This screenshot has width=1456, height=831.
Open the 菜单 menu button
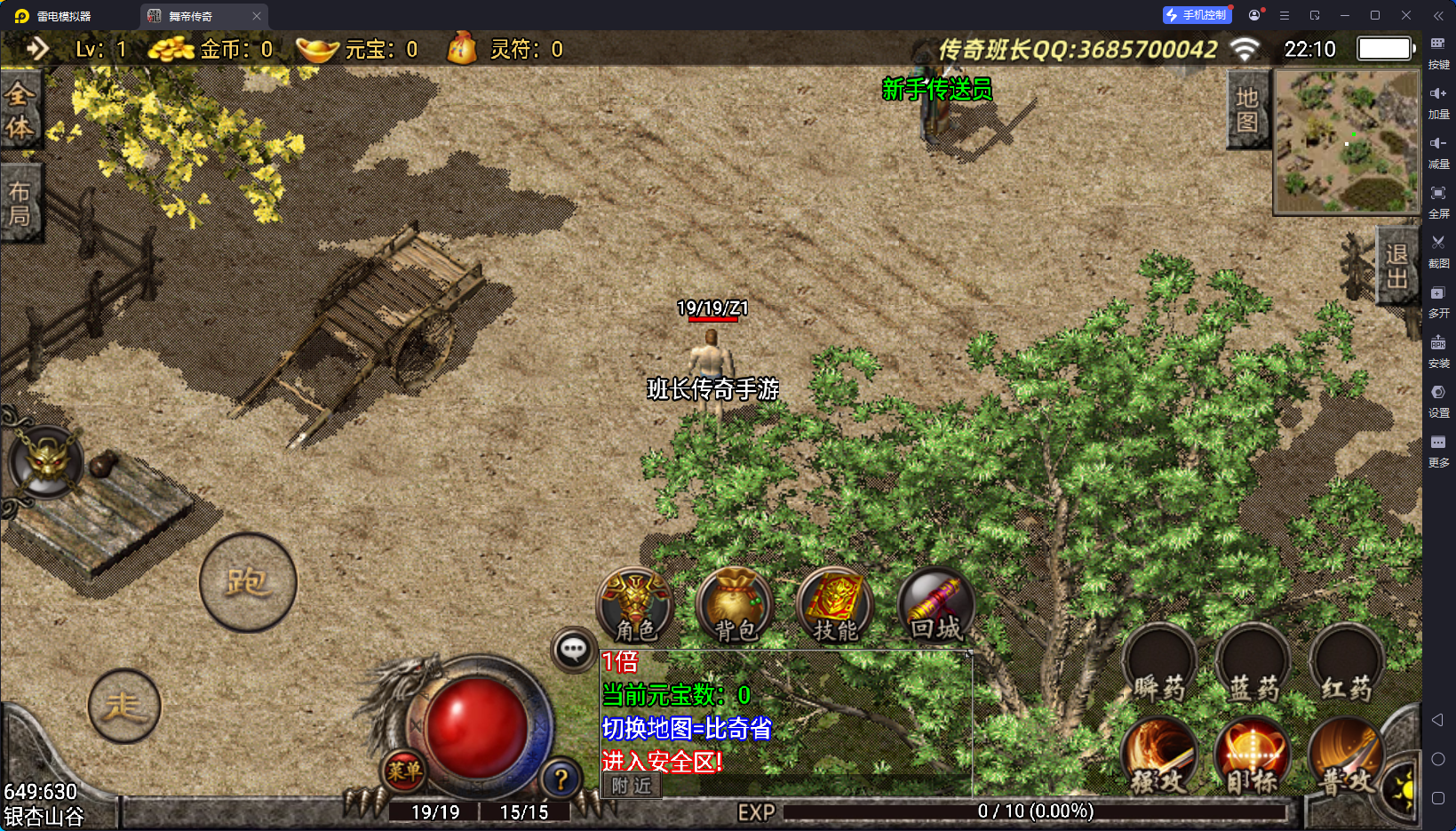click(x=404, y=771)
